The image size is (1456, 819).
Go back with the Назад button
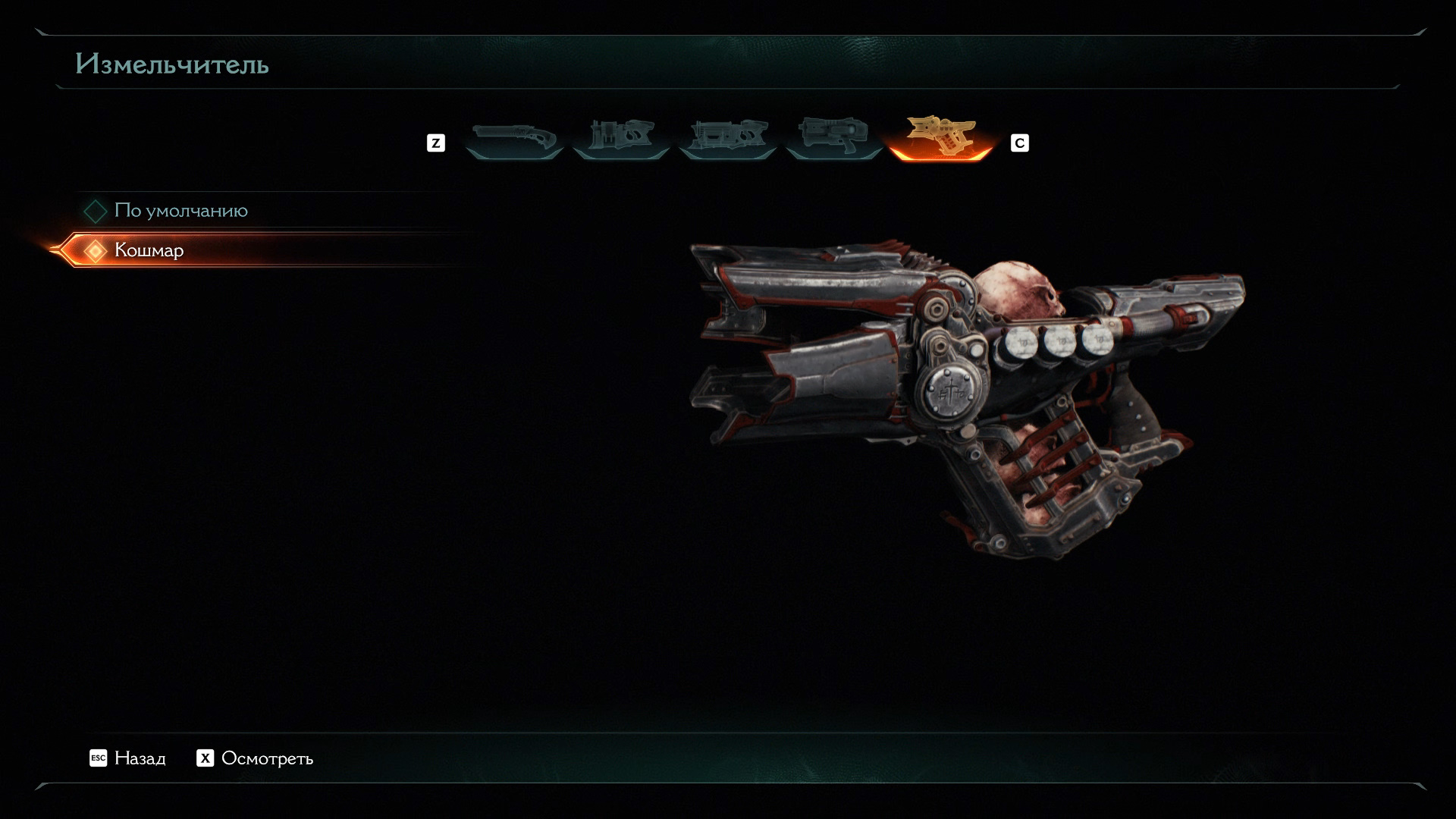(x=127, y=758)
